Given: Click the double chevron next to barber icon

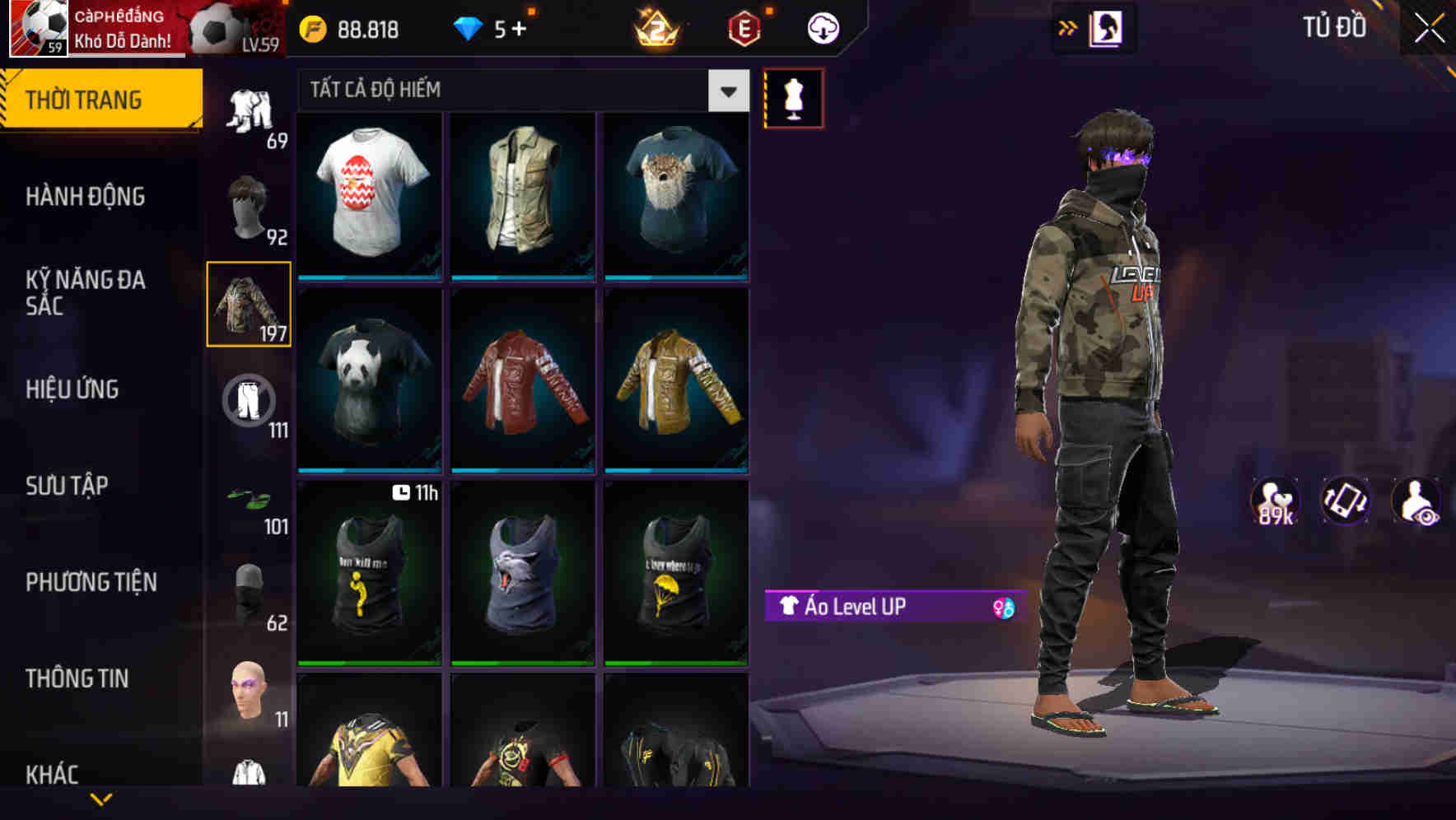Looking at the screenshot, I should 1066,27.
